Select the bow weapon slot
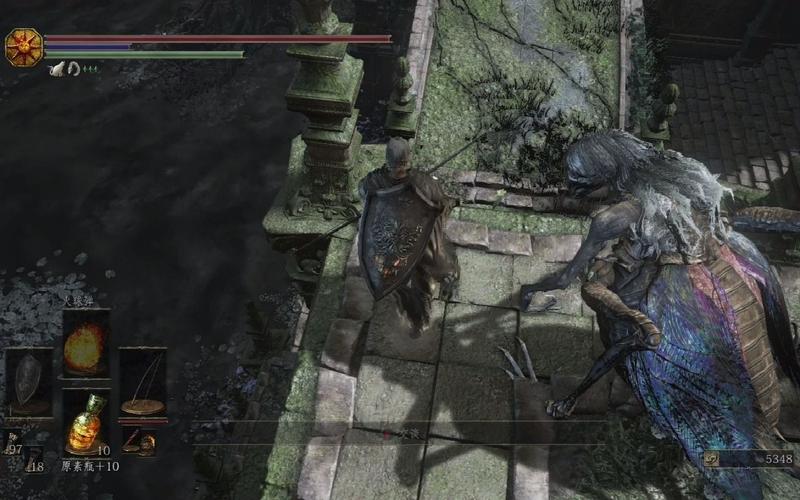800x500 pixels. [143, 382]
